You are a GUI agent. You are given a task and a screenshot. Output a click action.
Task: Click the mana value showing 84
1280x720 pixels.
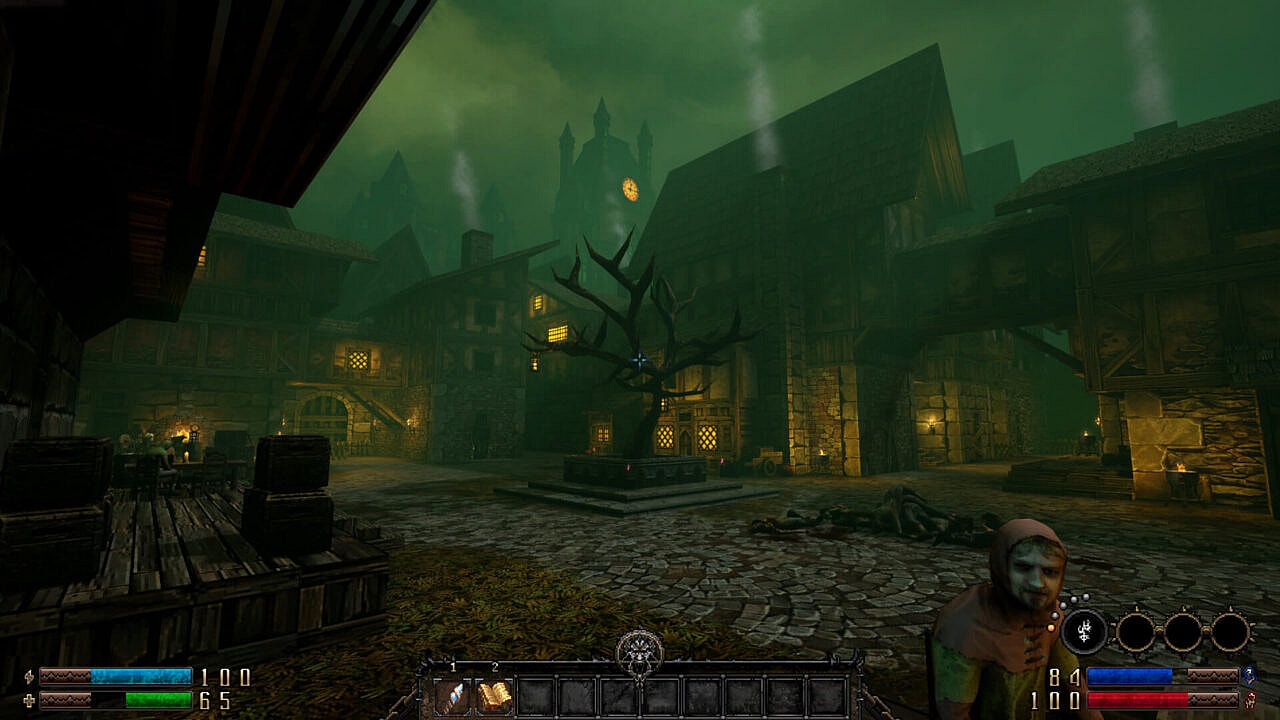(x=1063, y=675)
